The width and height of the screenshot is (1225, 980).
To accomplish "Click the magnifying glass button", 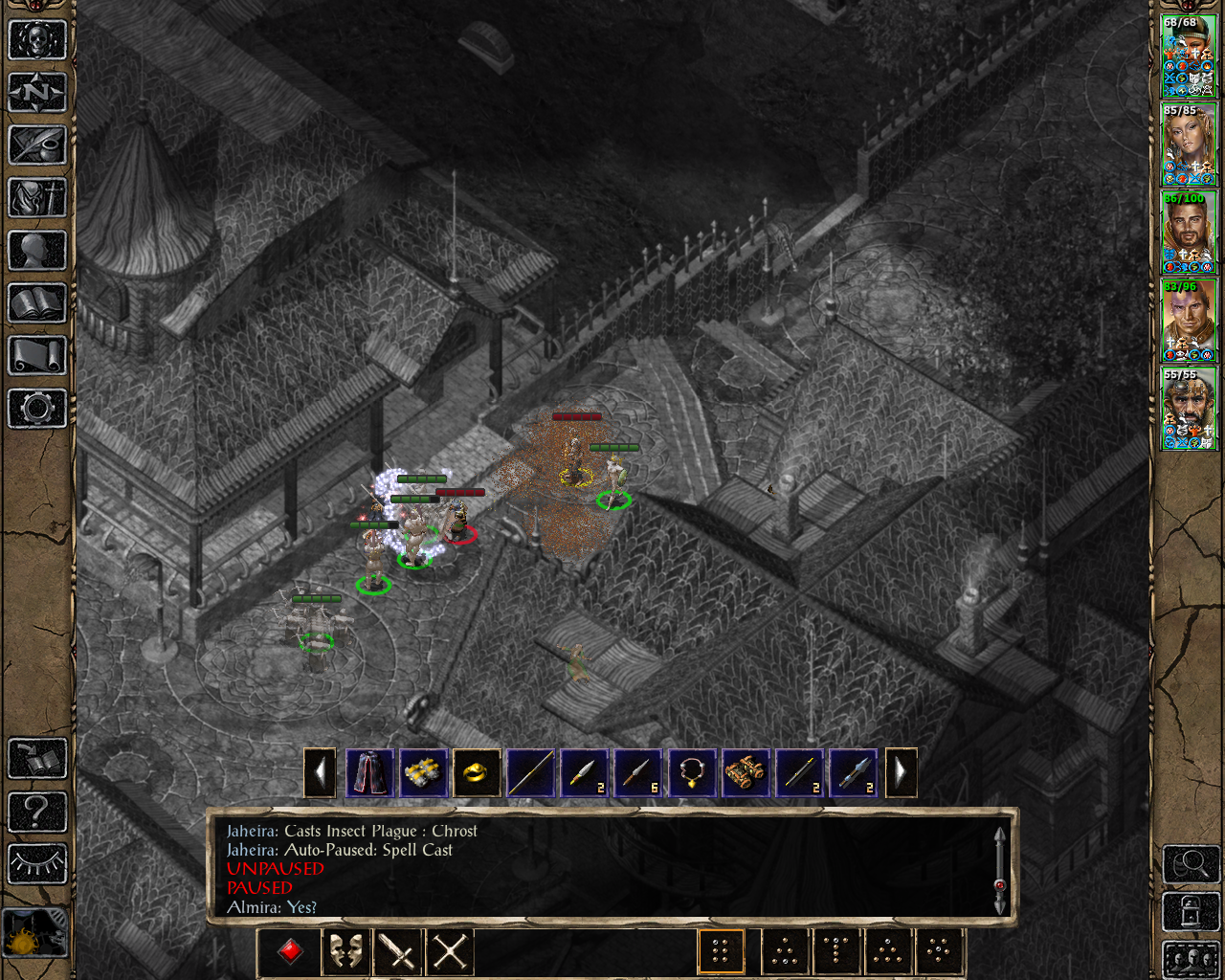I will click(x=1191, y=864).
